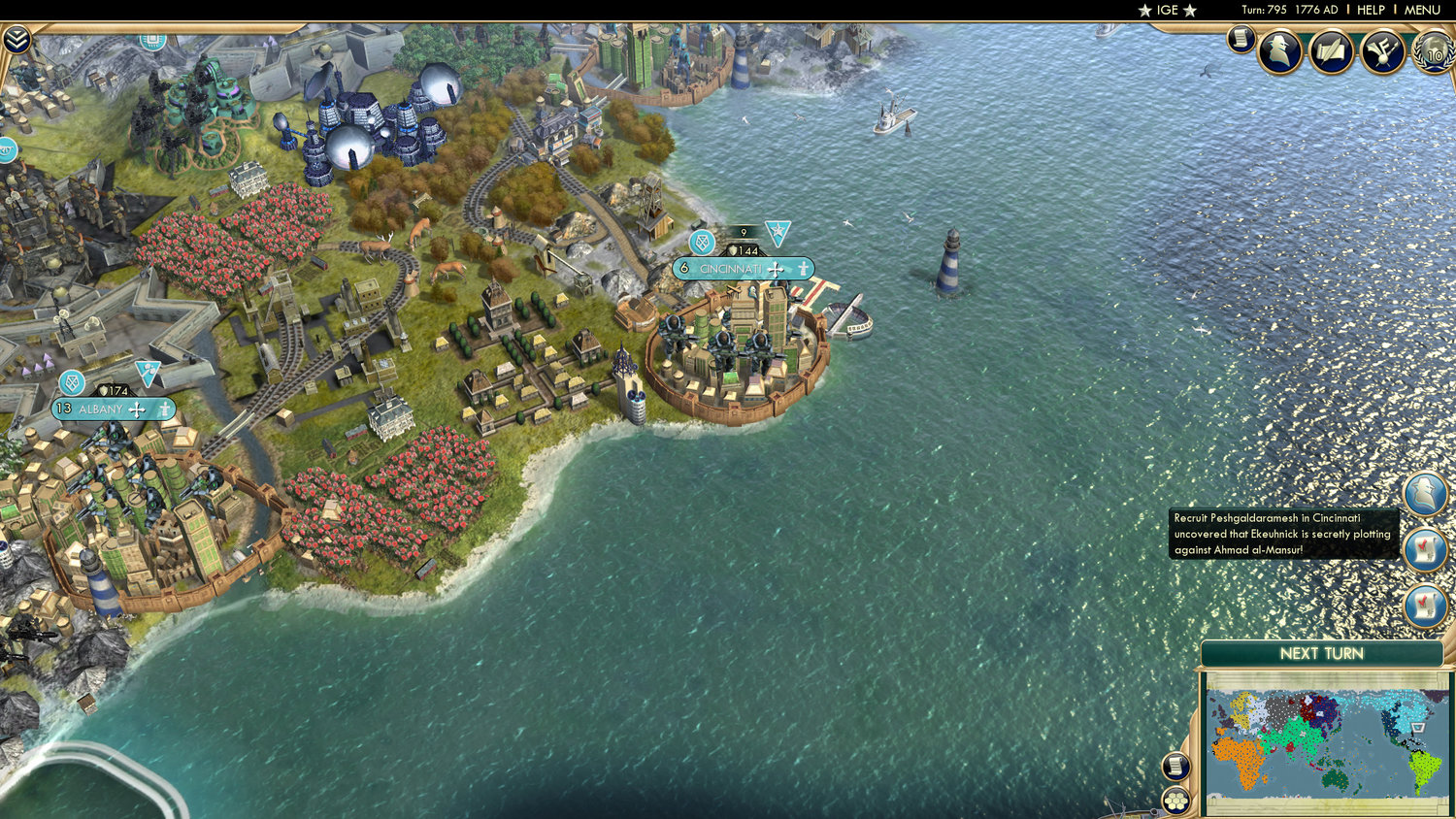Open the spy notification icon at top right
This screenshot has width=1456, height=819.
pos(1281,52)
